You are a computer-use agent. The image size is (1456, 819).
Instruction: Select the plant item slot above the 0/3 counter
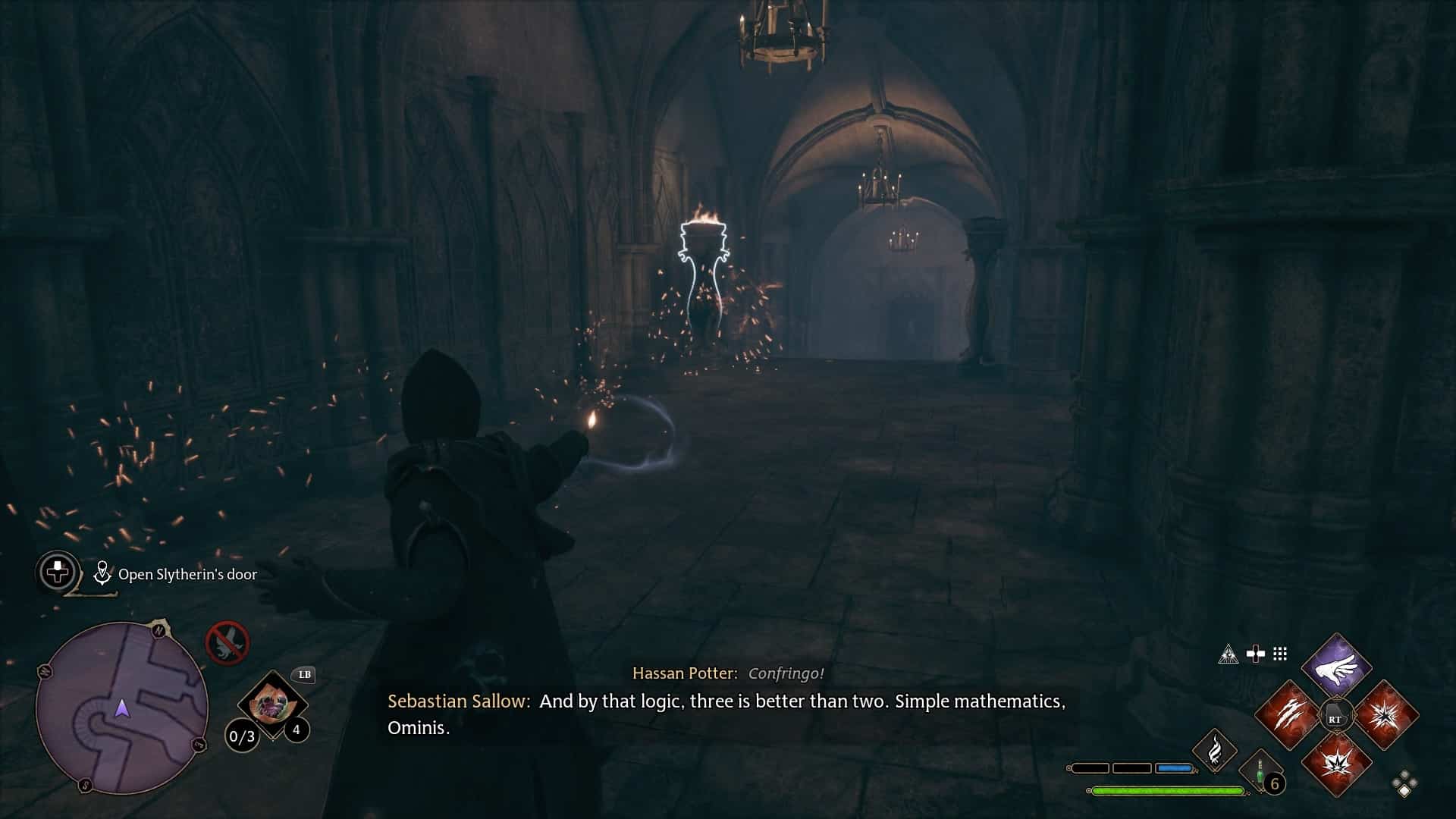tap(272, 704)
